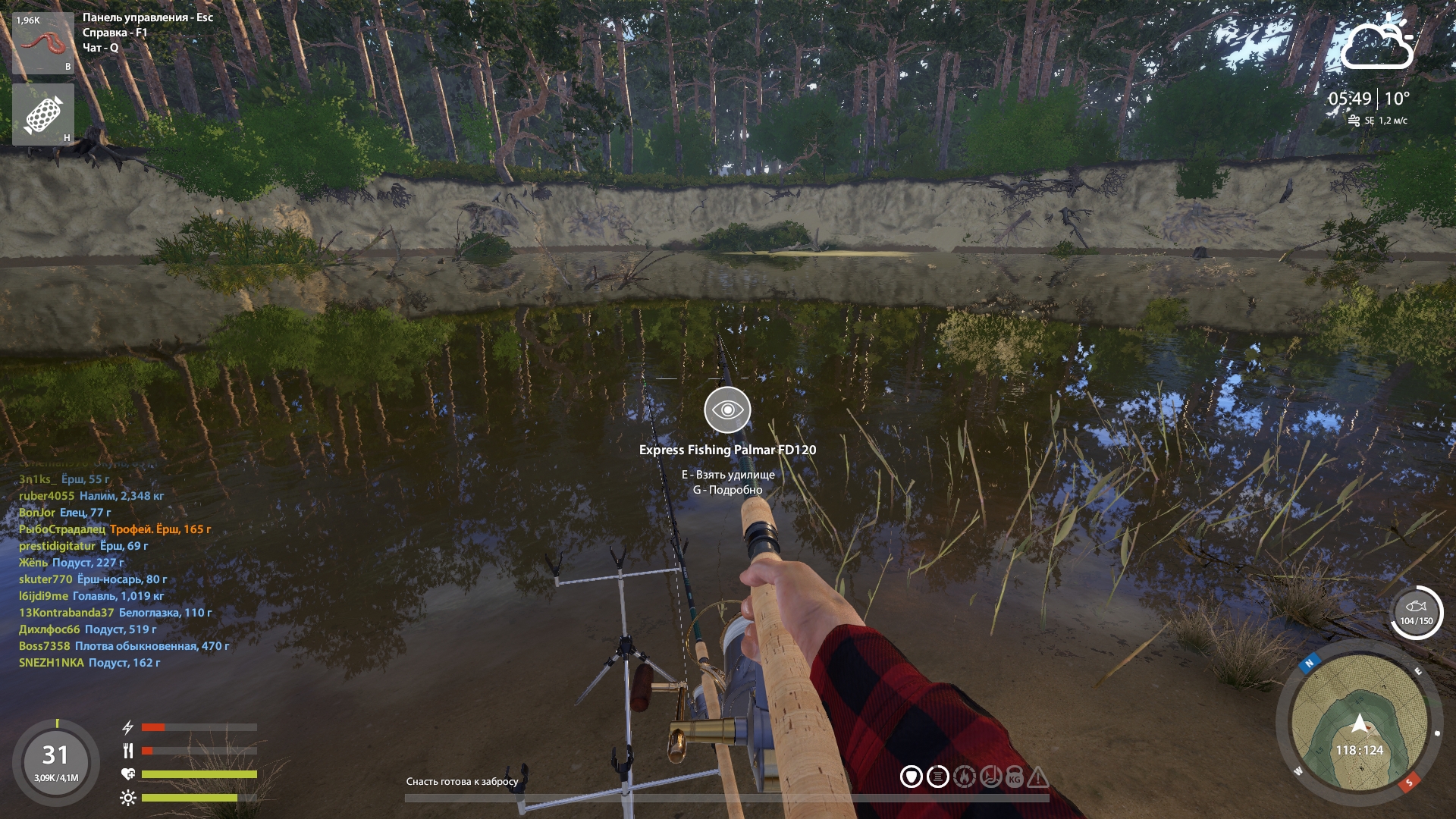Select Boss7358's roach catch chat entry
Screen dimensions: 1456x819
pos(124,646)
